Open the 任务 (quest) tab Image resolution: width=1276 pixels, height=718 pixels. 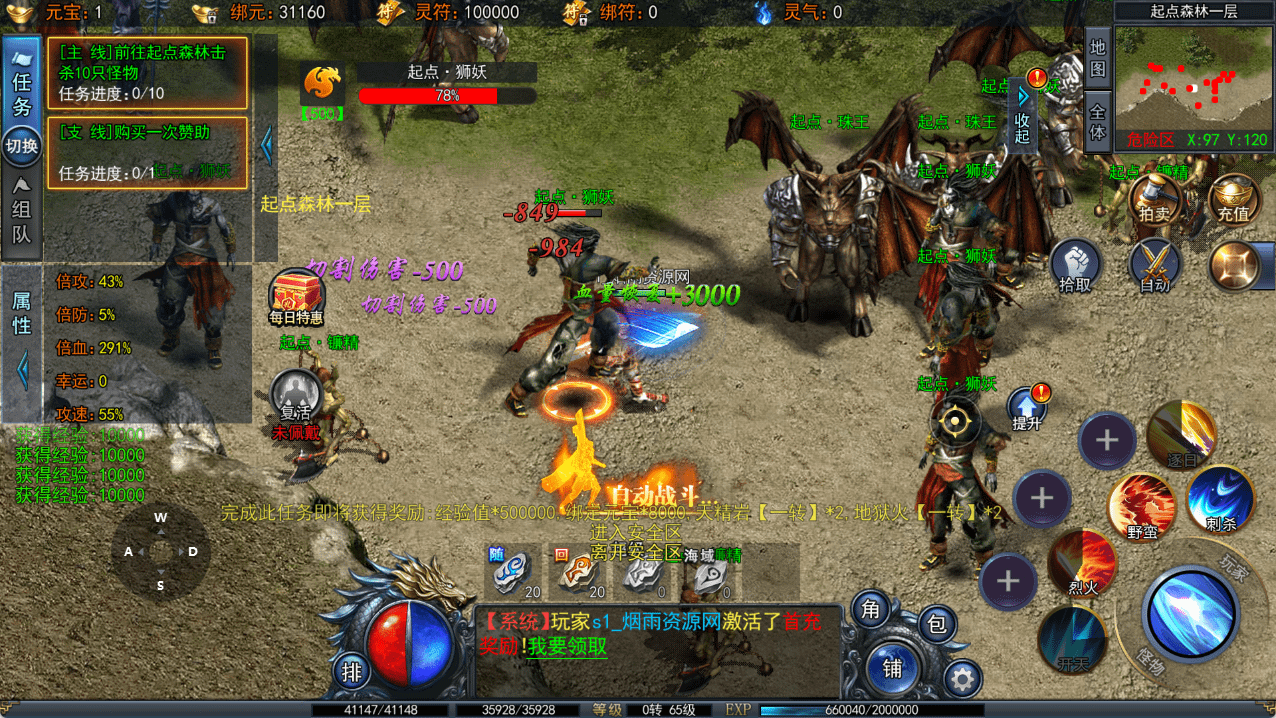pyautogui.click(x=21, y=85)
